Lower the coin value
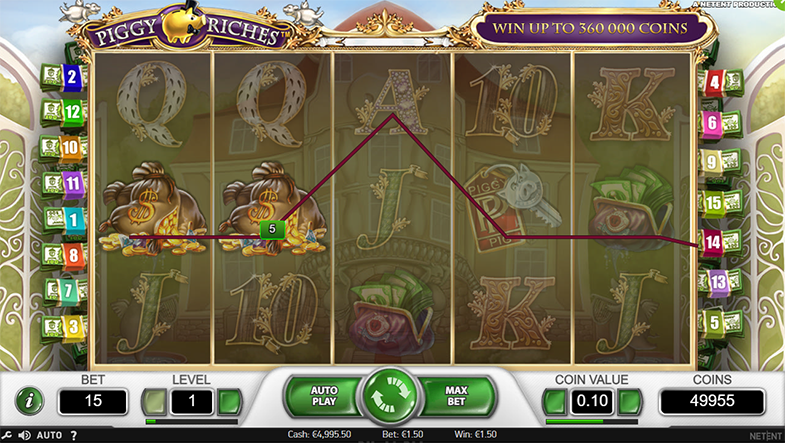Viewport: 785px width, 443px height. pos(554,402)
